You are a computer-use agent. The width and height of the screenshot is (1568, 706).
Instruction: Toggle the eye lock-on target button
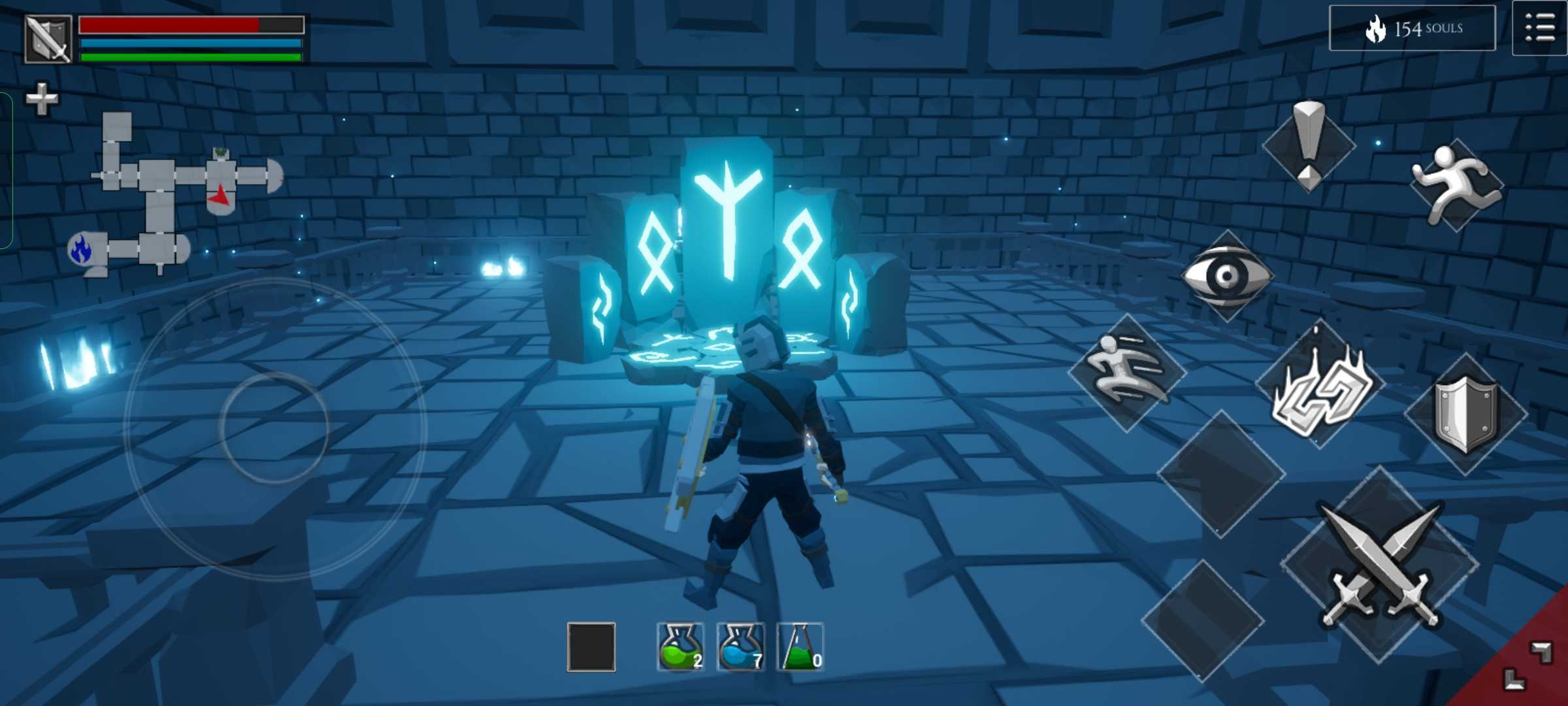pos(1226,276)
